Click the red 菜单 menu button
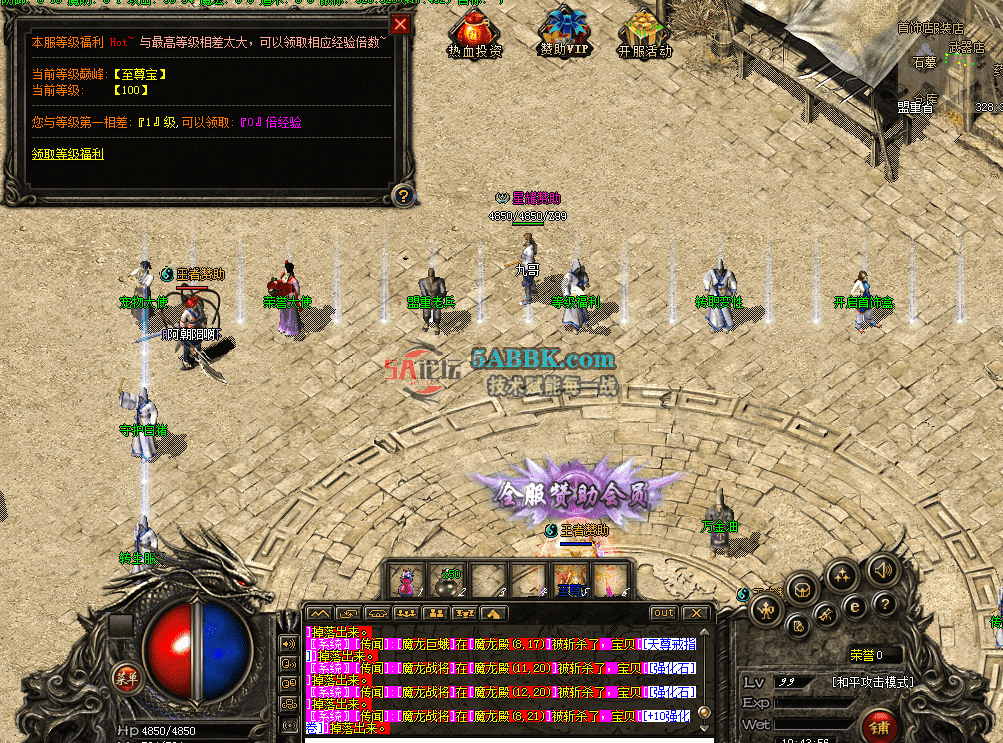This screenshot has height=743, width=1003. [x=126, y=675]
